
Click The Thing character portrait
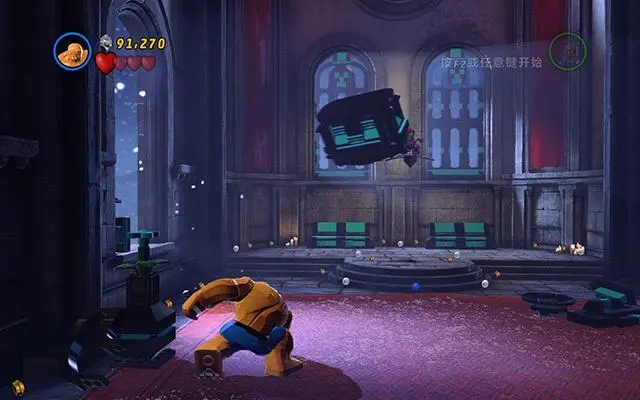click(72, 53)
